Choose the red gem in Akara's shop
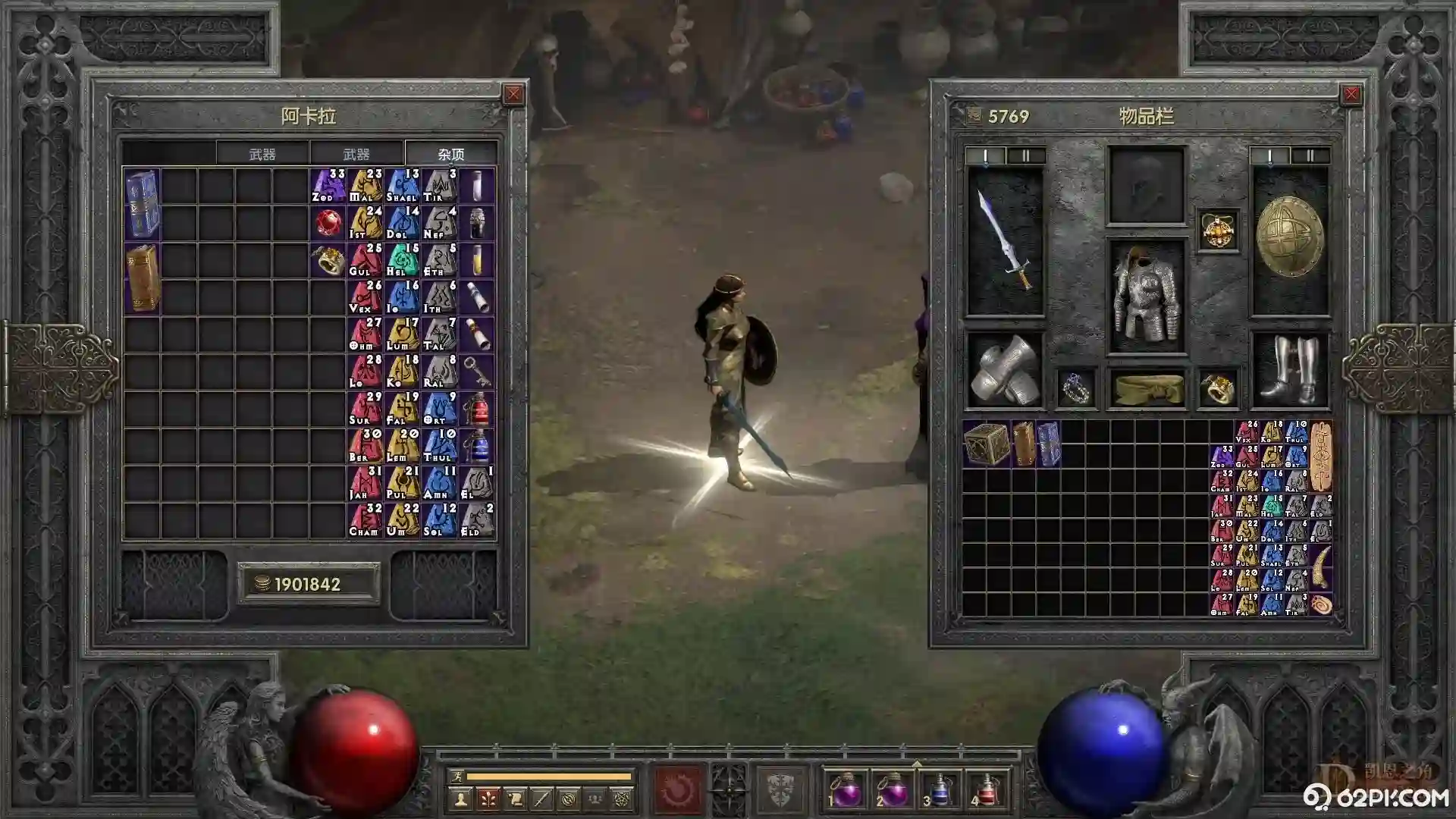This screenshot has height=819, width=1456. [328, 223]
